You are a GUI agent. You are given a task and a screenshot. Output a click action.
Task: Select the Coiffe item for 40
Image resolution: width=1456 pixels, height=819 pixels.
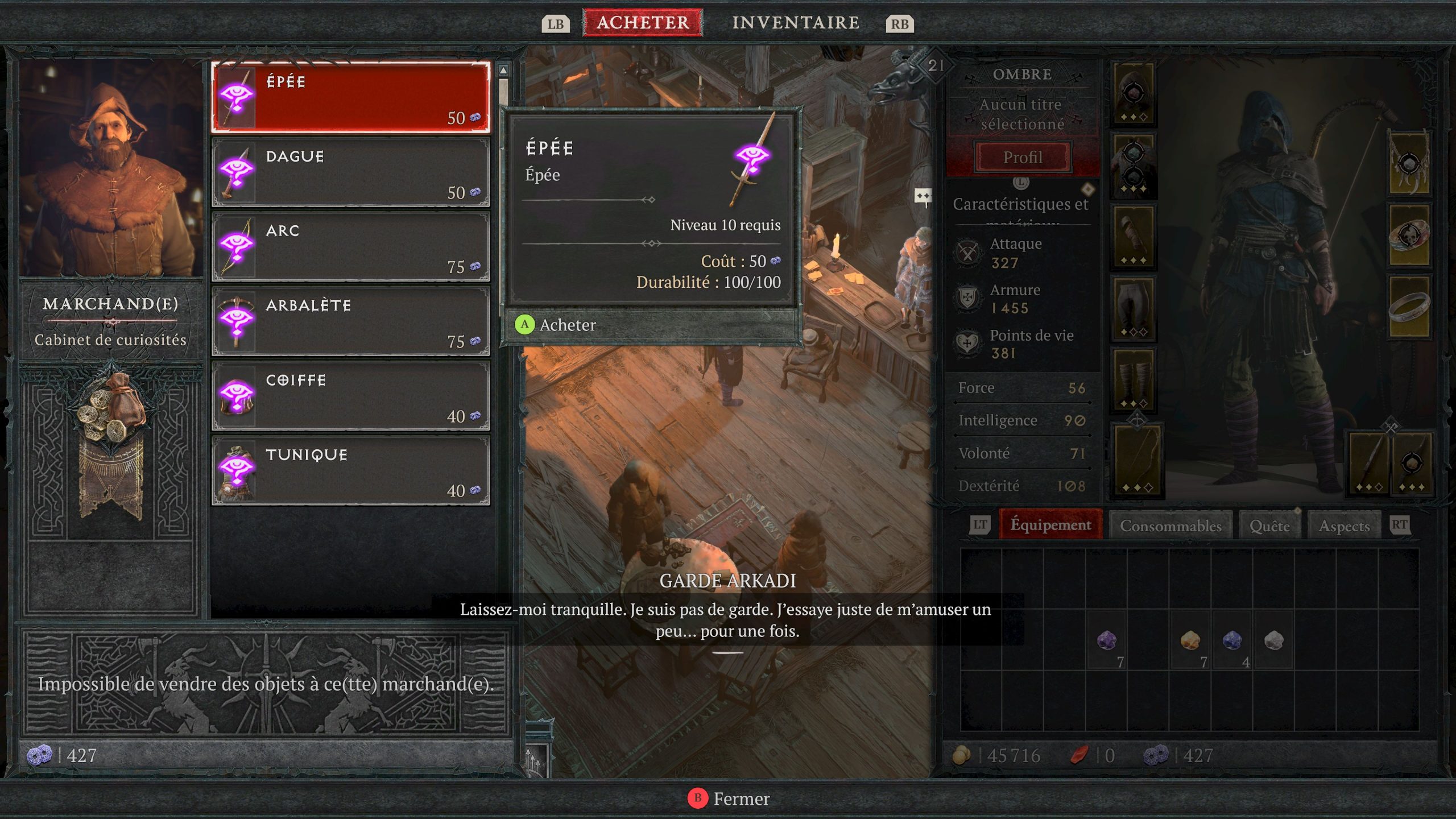(x=350, y=396)
